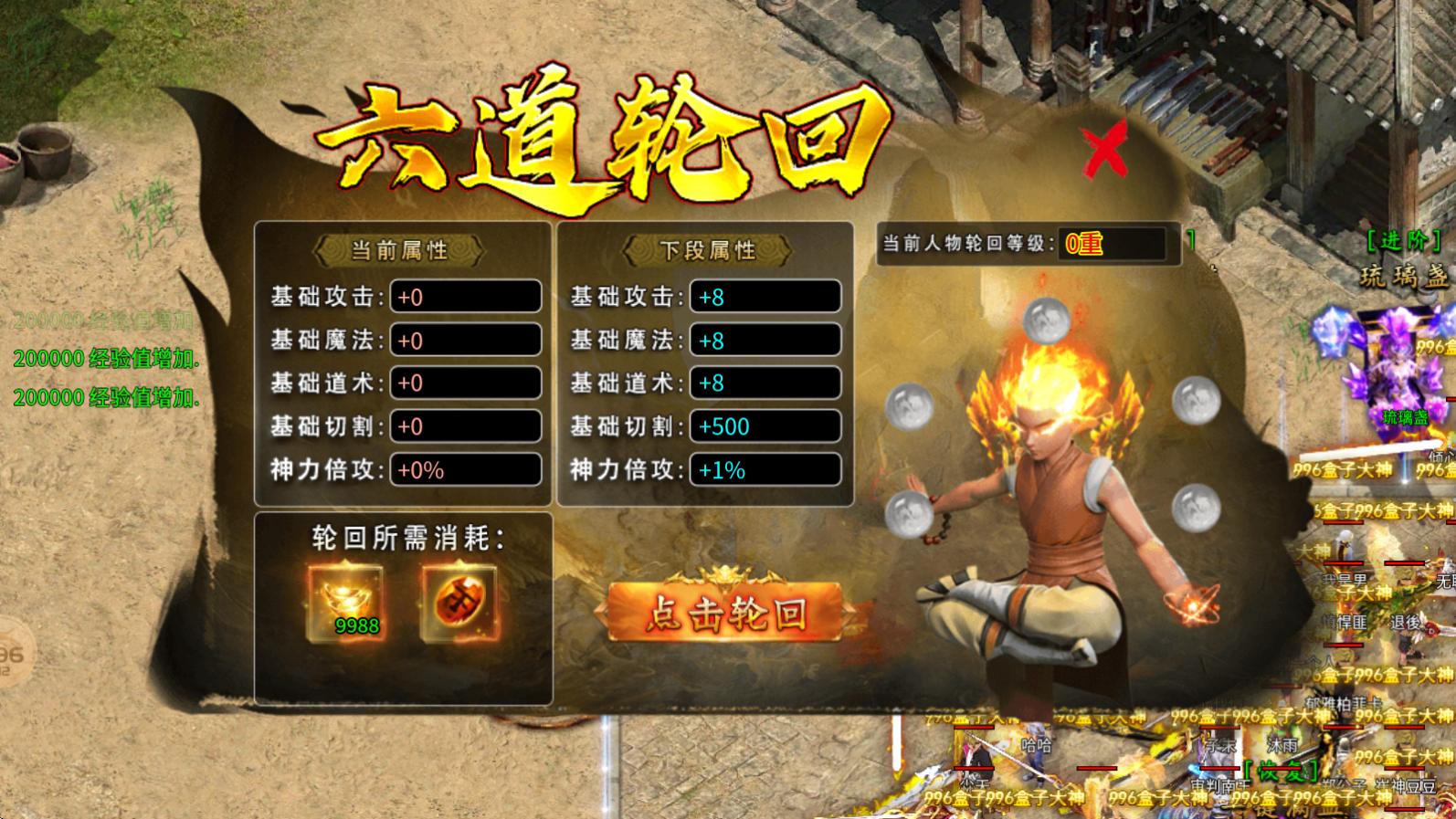Click the green [恢复] link near the bottom
Screen dimensions: 1456x819
click(1281, 770)
